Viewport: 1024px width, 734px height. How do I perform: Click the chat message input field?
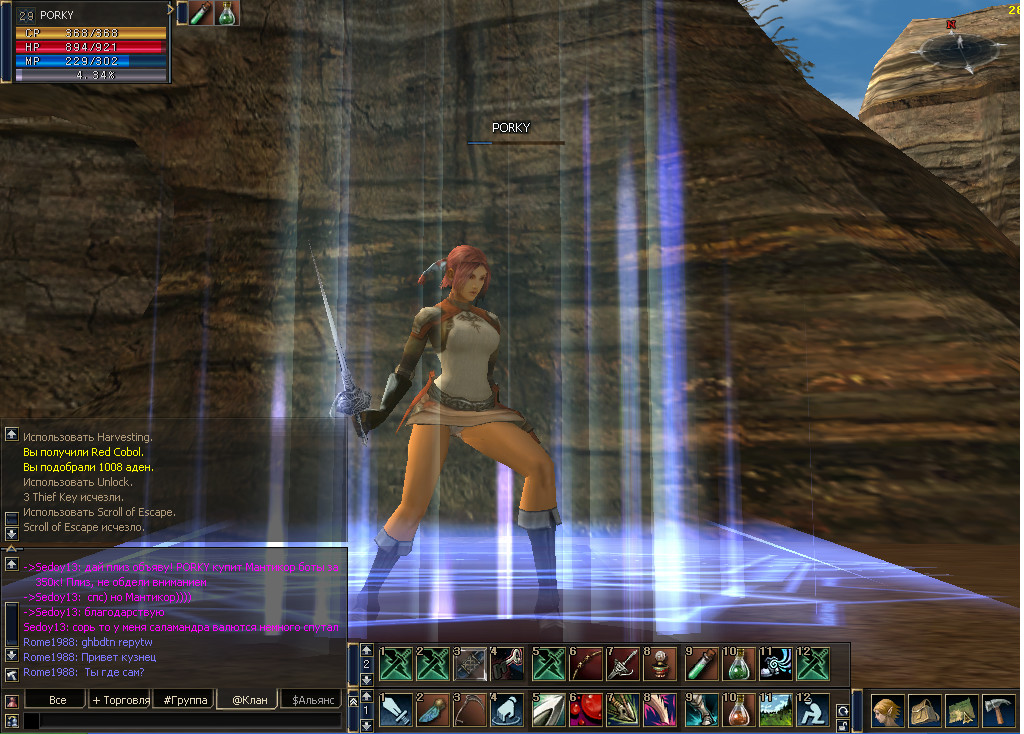(190, 721)
